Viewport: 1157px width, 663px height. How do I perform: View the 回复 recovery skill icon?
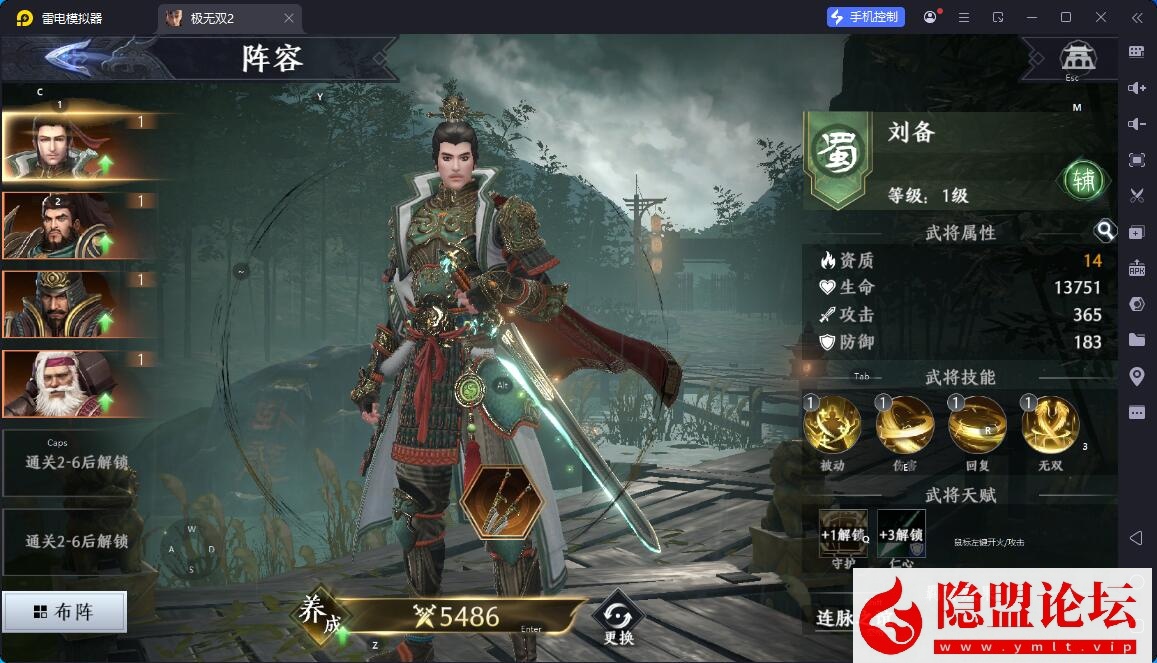pos(977,425)
